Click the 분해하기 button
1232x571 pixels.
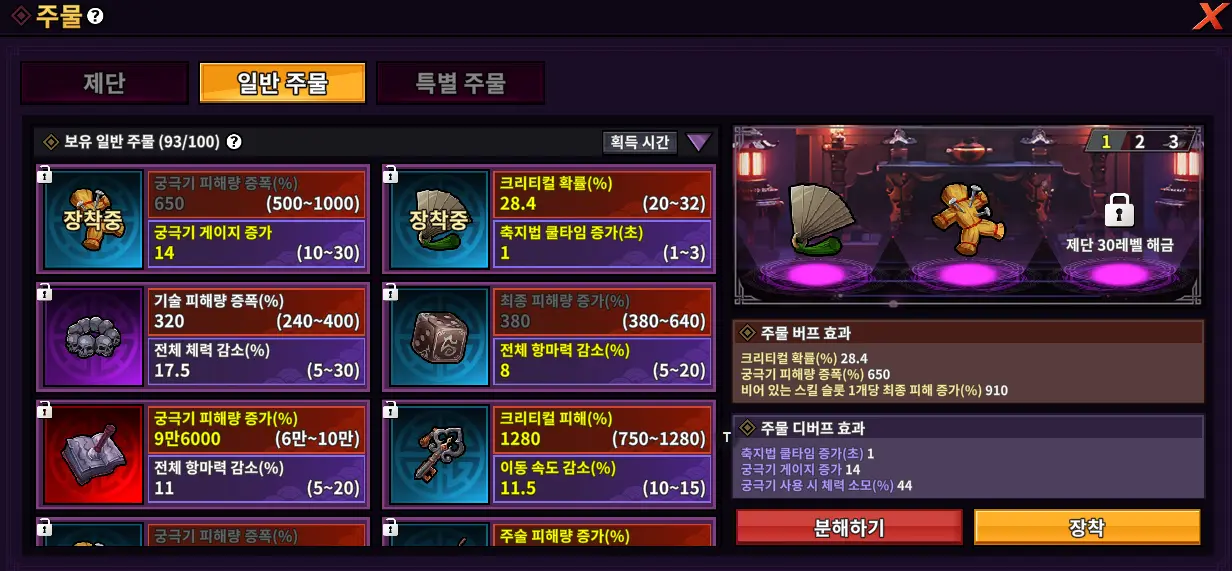[x=849, y=527]
